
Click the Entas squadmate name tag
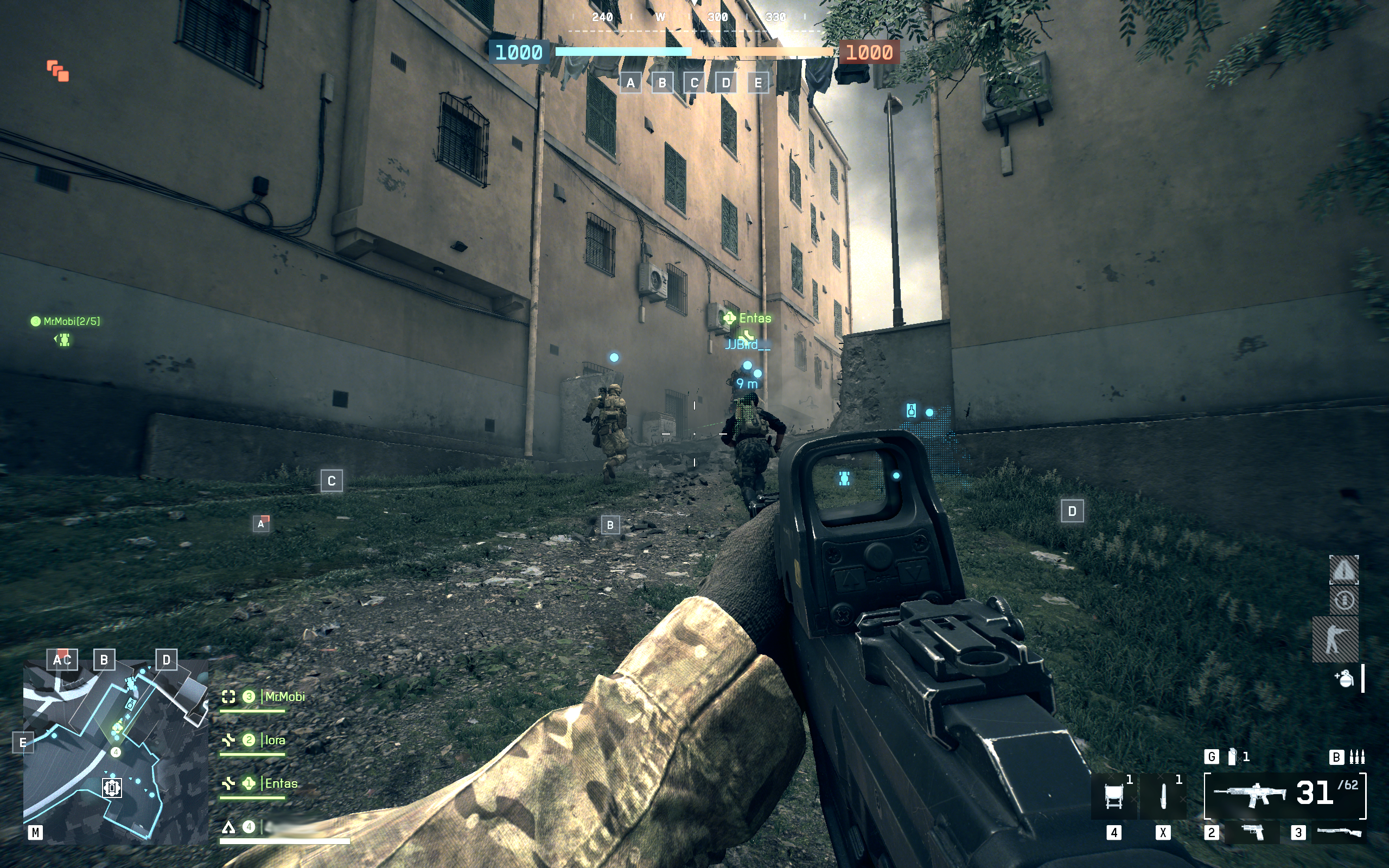(754, 318)
